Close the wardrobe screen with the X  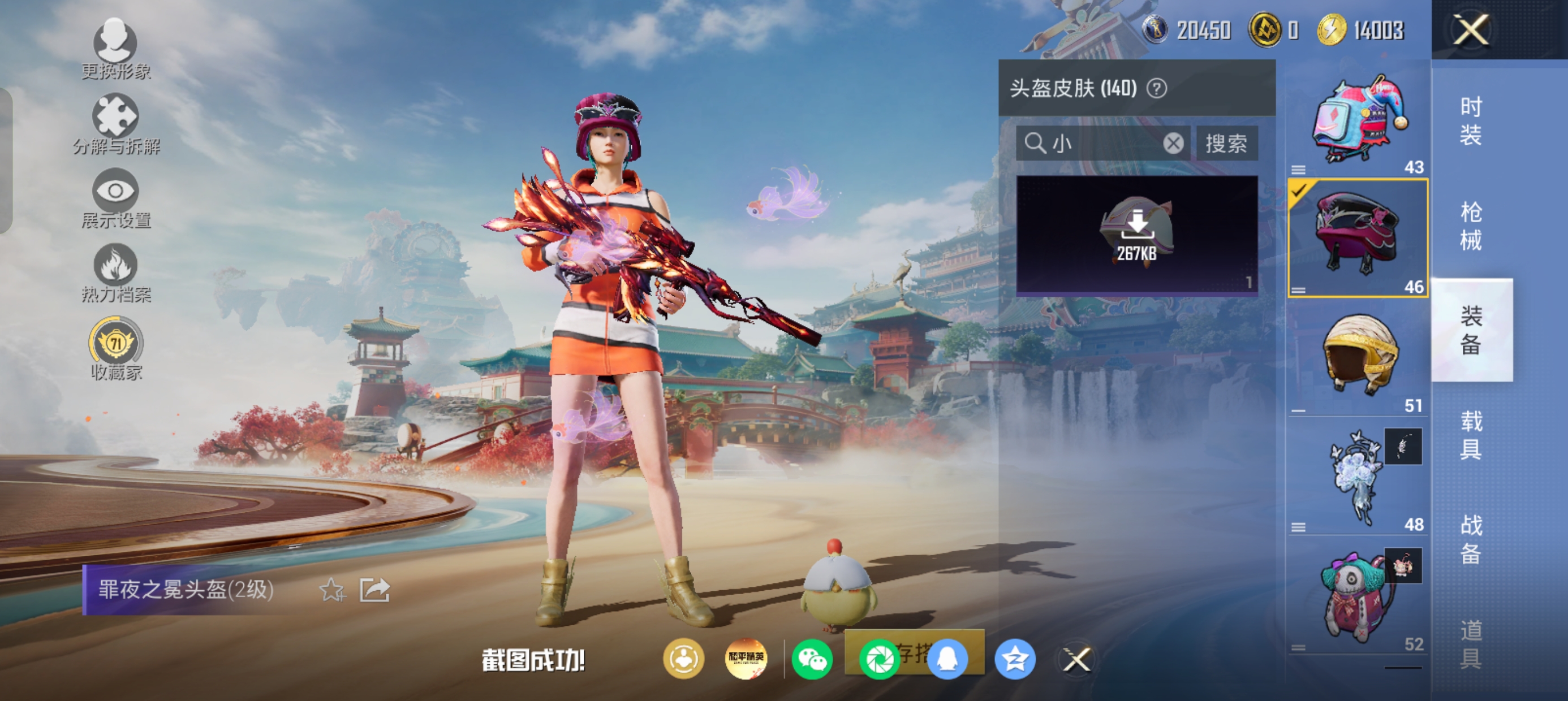coord(1471,29)
